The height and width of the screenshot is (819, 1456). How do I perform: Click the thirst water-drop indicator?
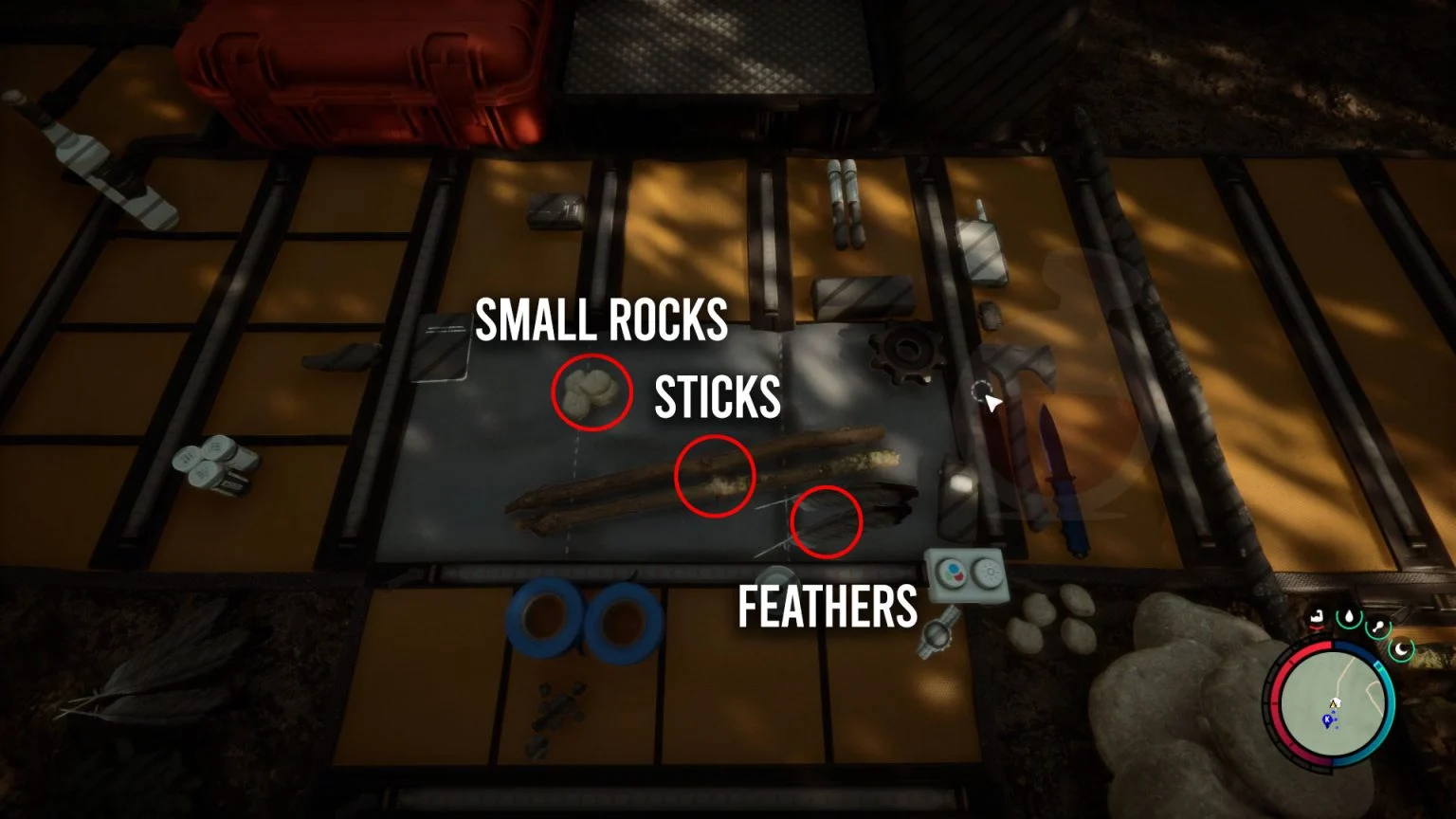pos(1349,617)
